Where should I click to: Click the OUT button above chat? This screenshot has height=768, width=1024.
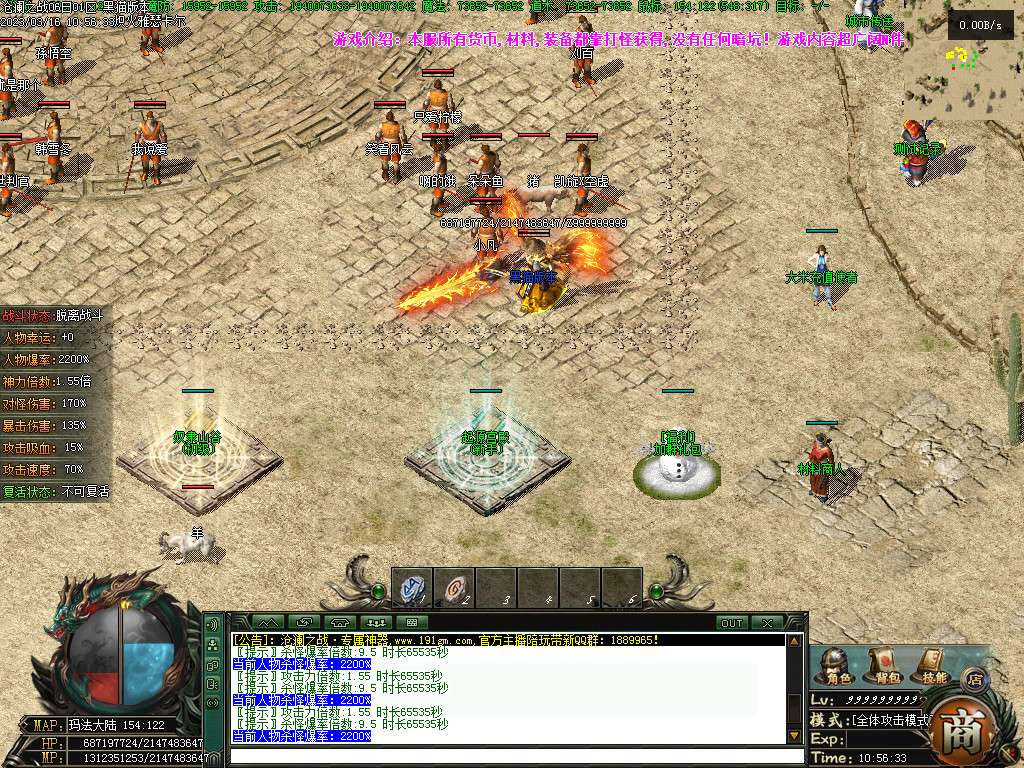[x=732, y=623]
